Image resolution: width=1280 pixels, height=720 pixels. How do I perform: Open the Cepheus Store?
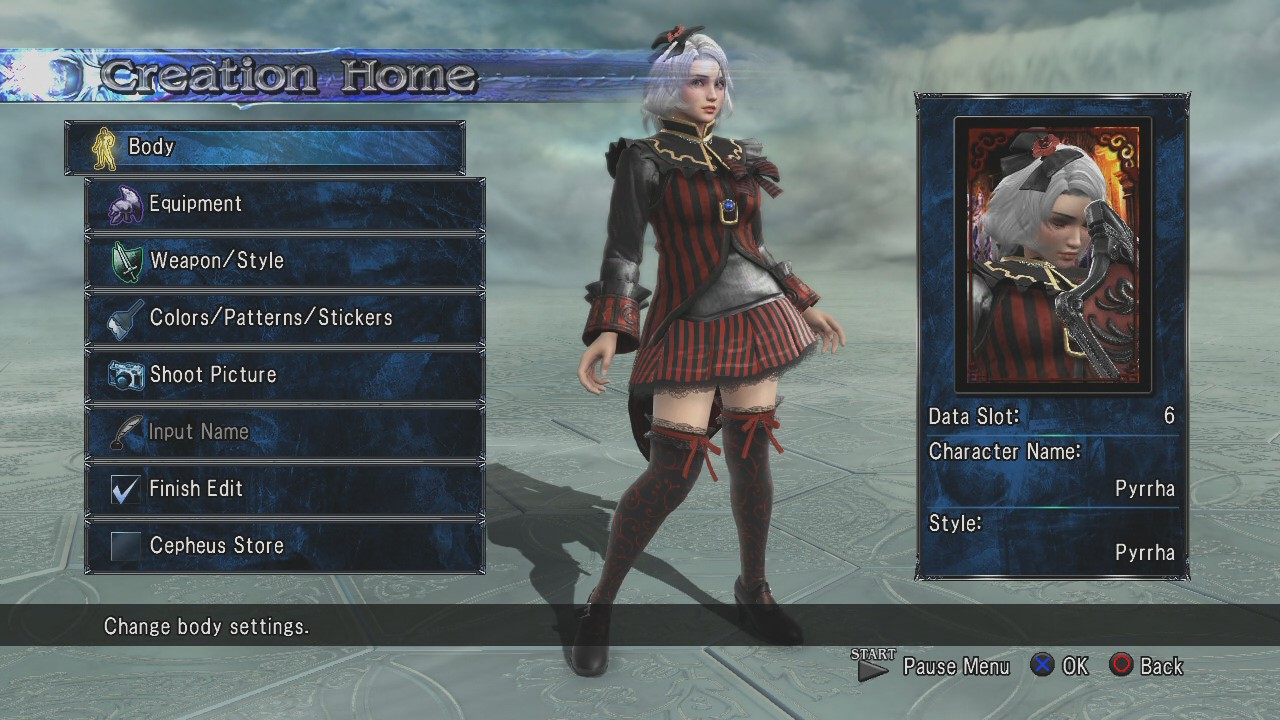[285, 546]
